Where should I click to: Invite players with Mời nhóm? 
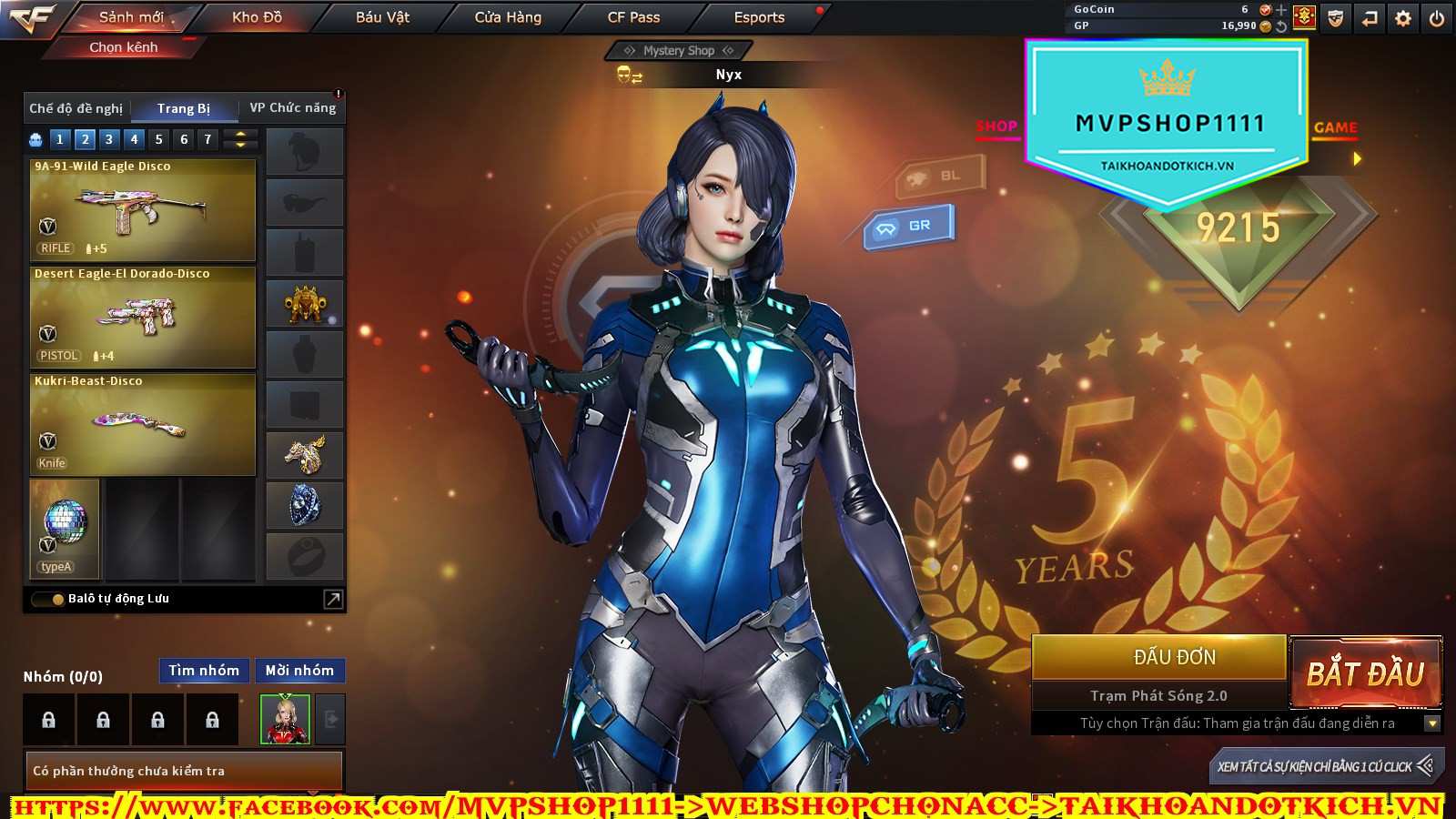point(299,671)
